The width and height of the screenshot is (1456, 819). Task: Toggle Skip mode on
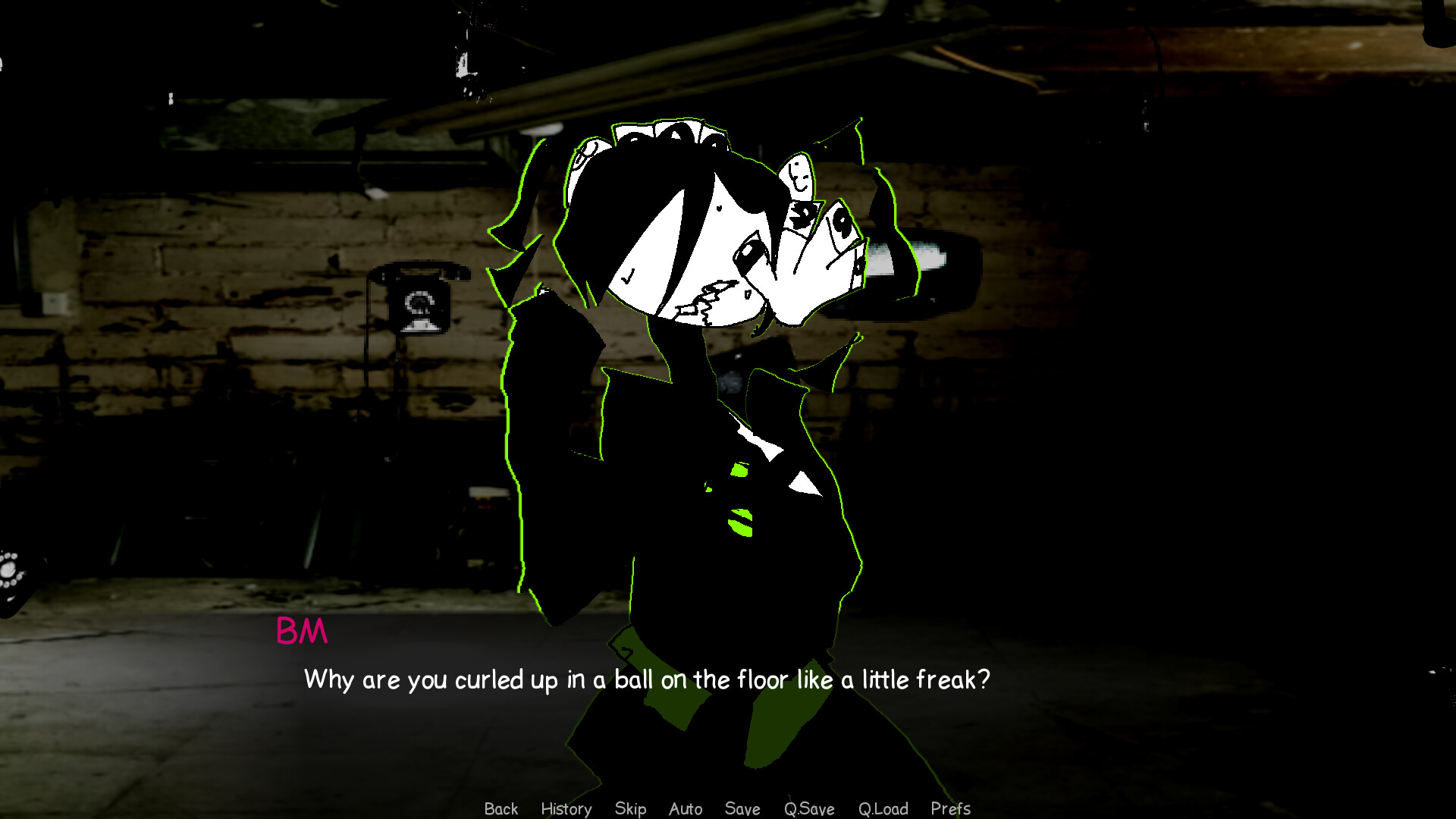(x=631, y=808)
